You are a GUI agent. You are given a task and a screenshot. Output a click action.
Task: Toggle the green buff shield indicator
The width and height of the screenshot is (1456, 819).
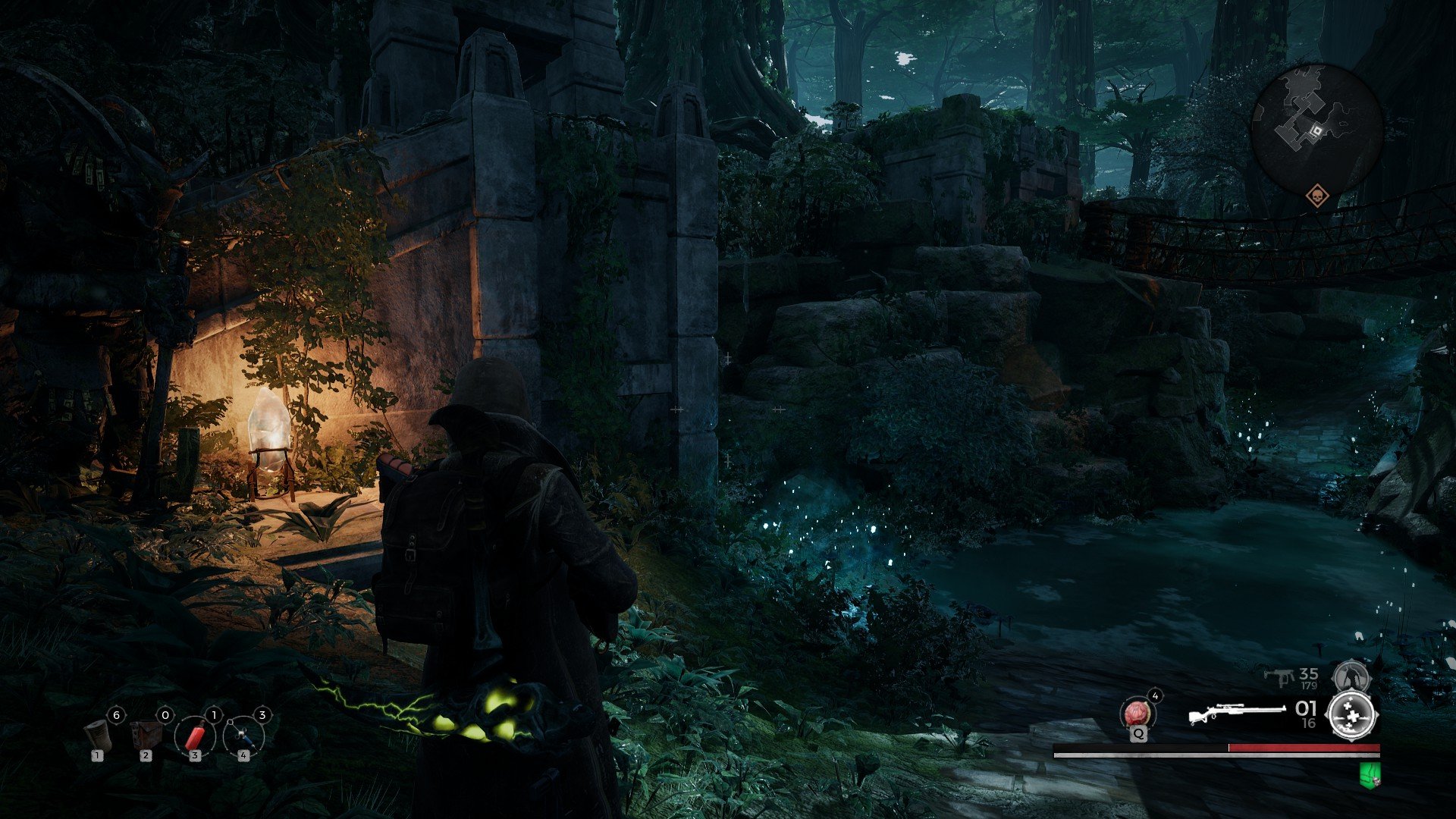click(x=1369, y=775)
